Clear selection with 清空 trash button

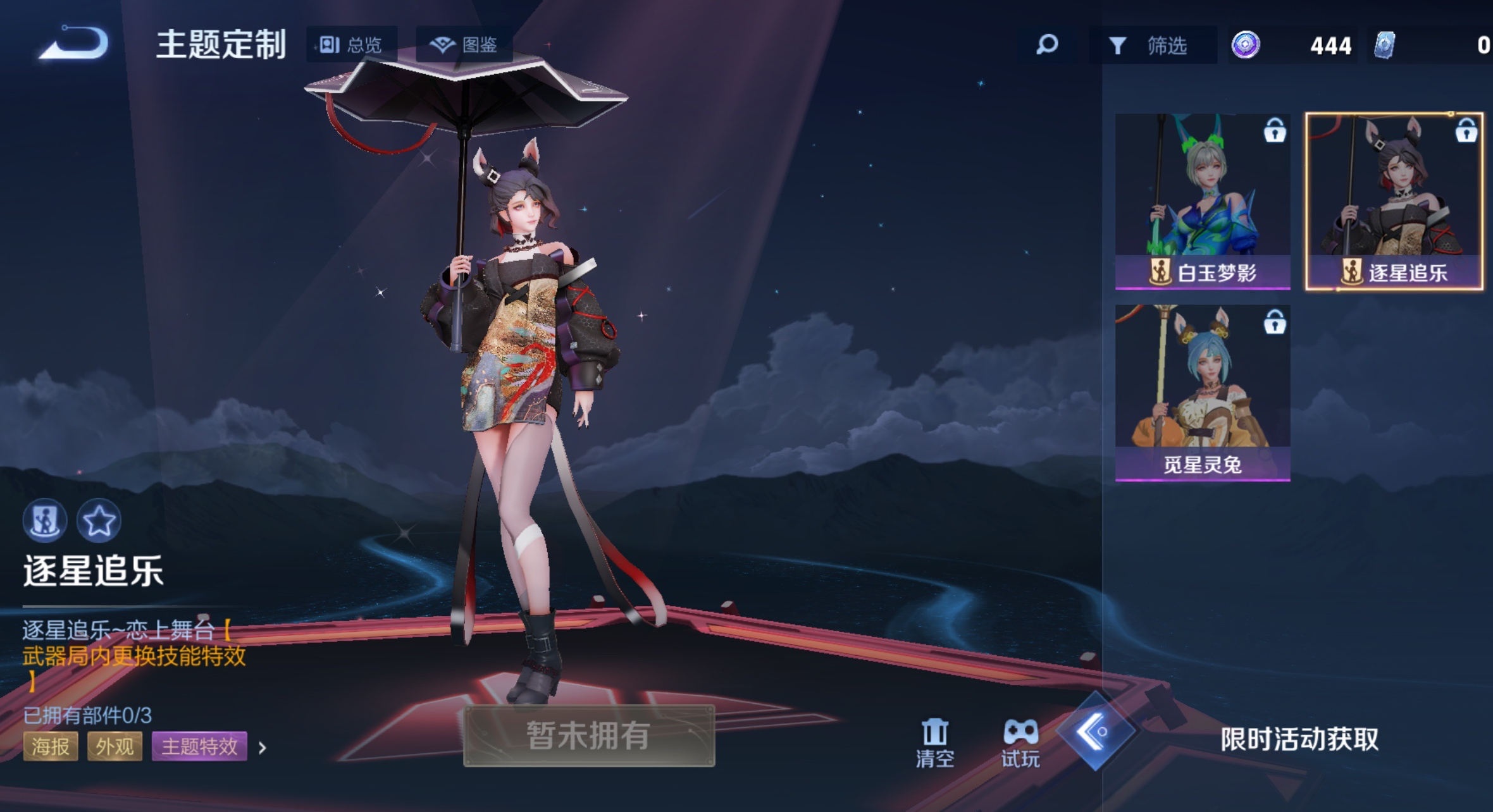(934, 742)
